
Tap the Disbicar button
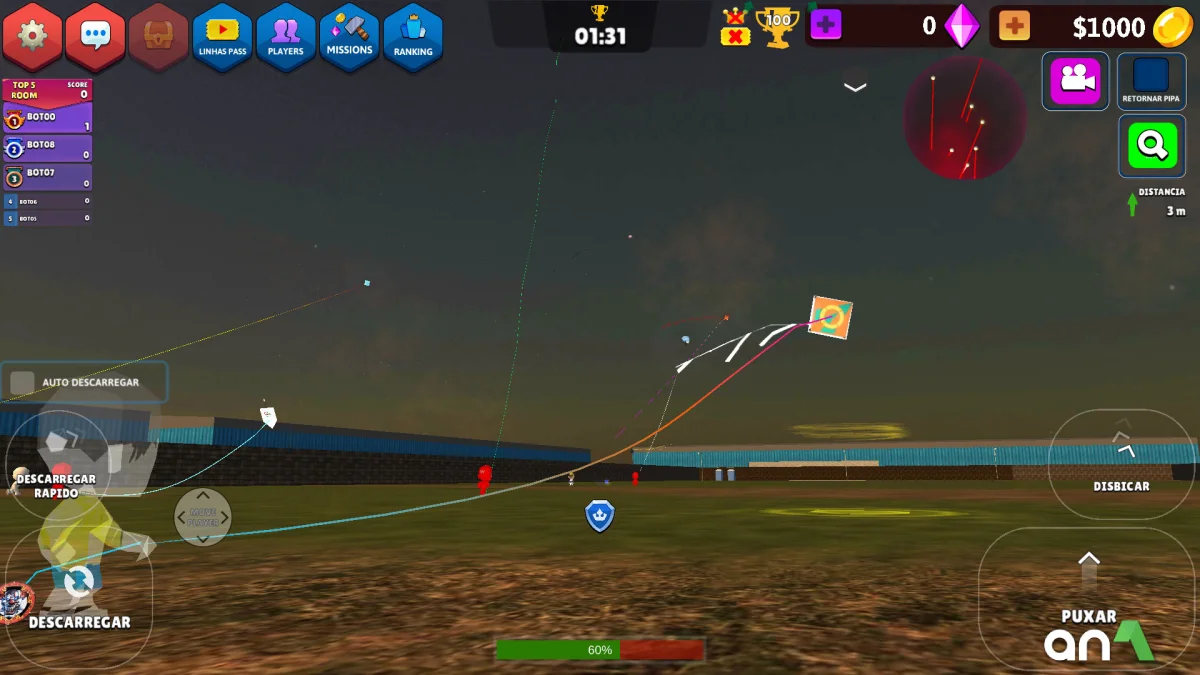click(1121, 463)
